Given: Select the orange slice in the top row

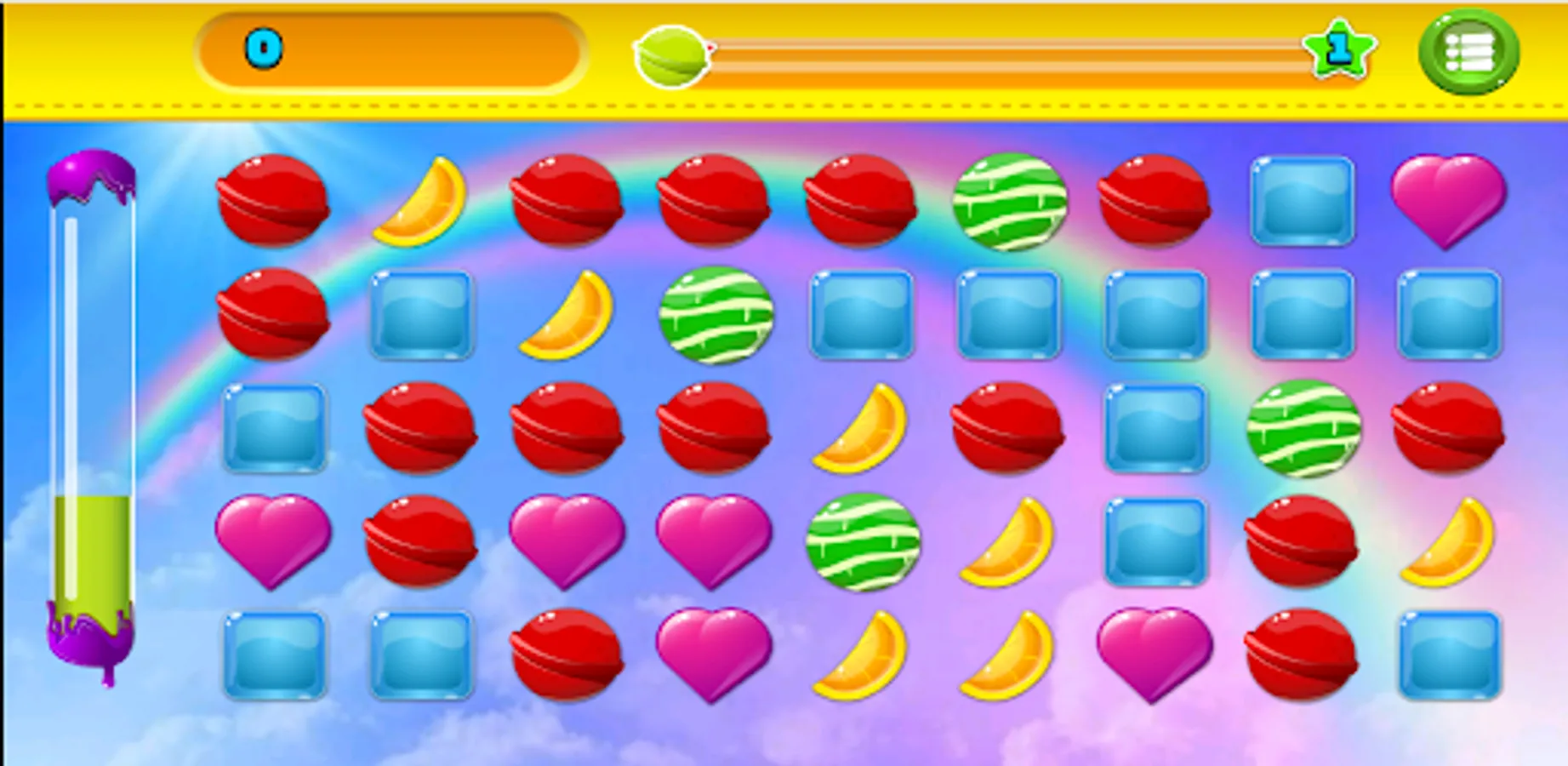Looking at the screenshot, I should 423,202.
